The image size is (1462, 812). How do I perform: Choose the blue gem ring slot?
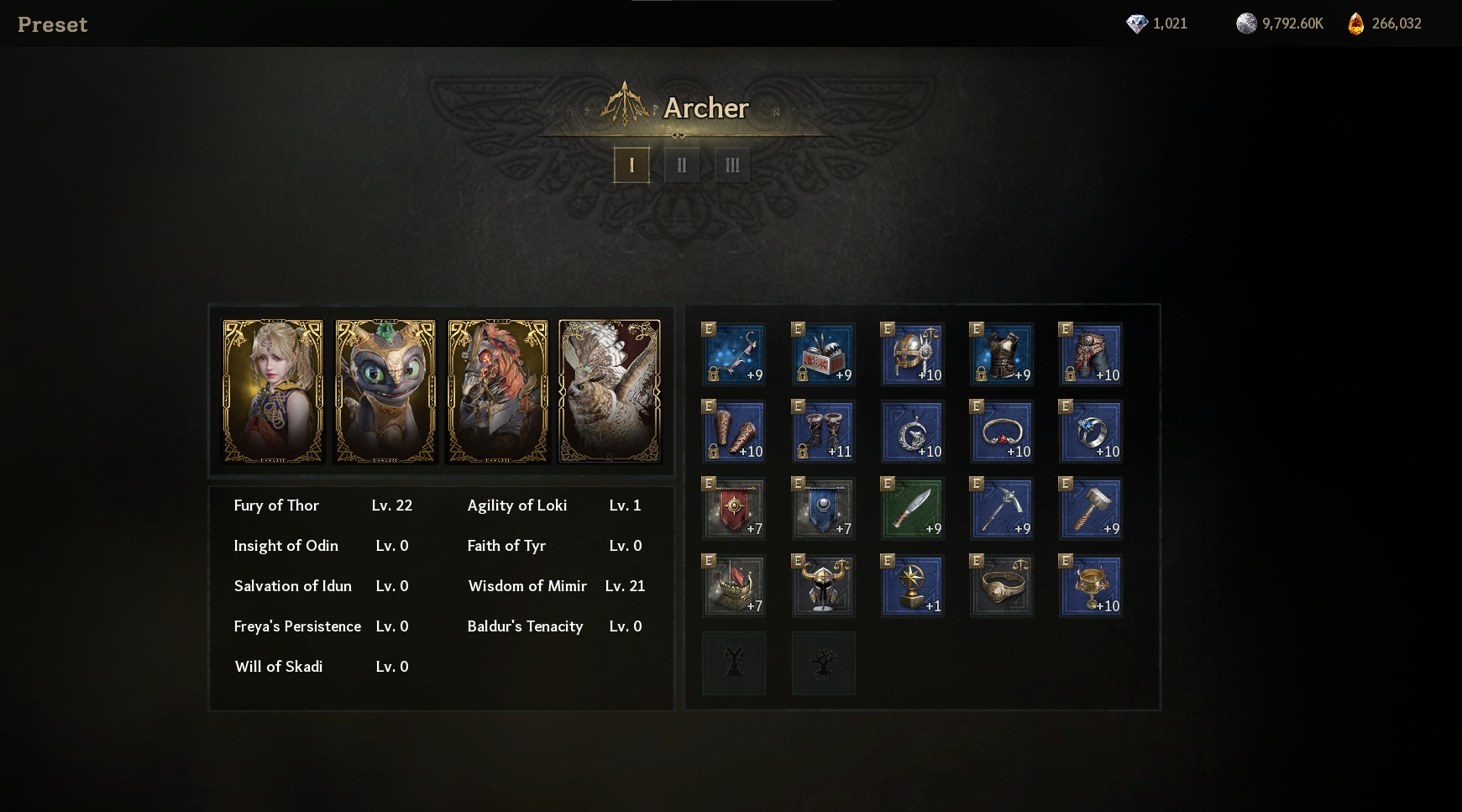coord(1091,432)
